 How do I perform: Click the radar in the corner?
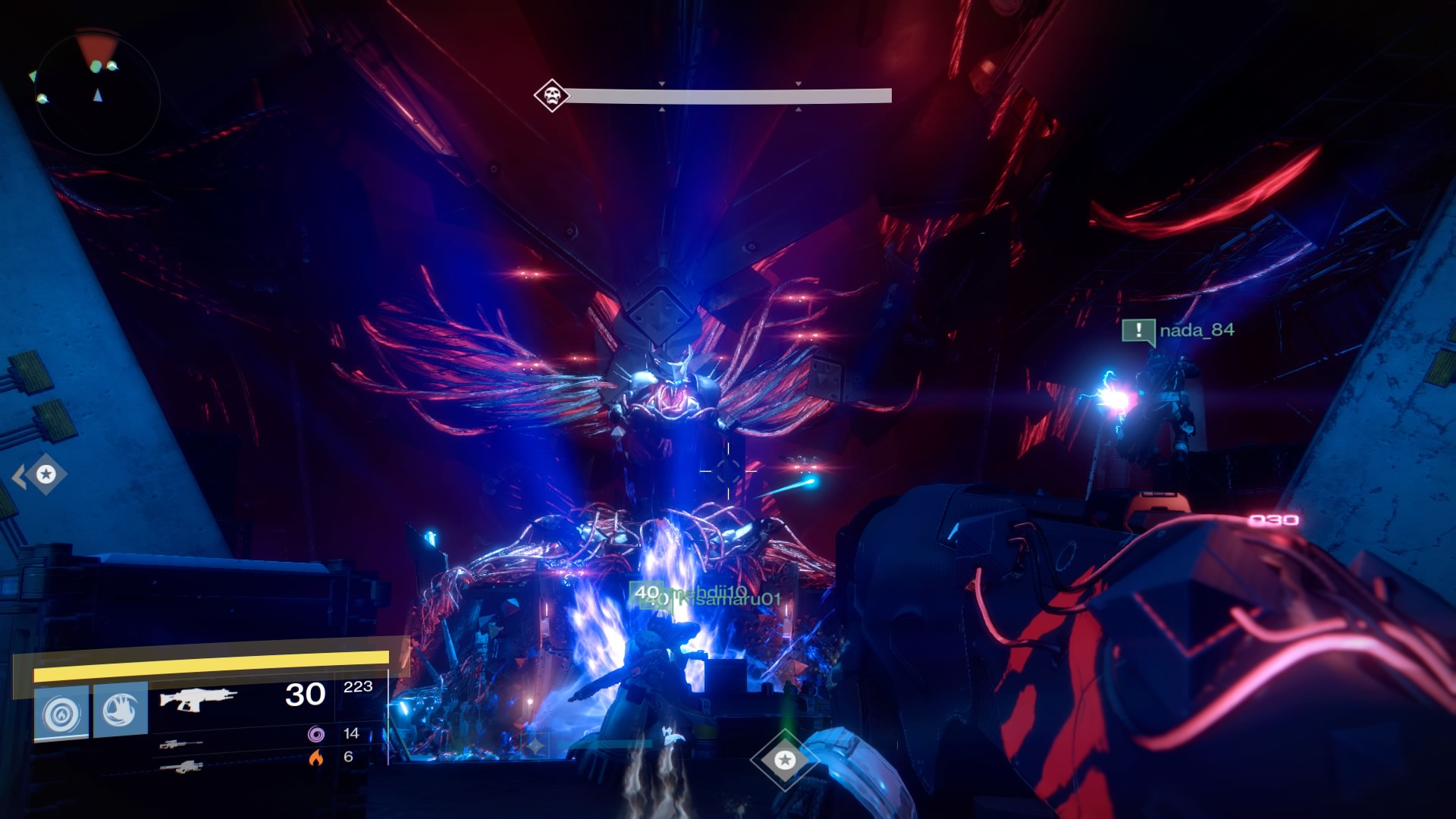[97, 93]
